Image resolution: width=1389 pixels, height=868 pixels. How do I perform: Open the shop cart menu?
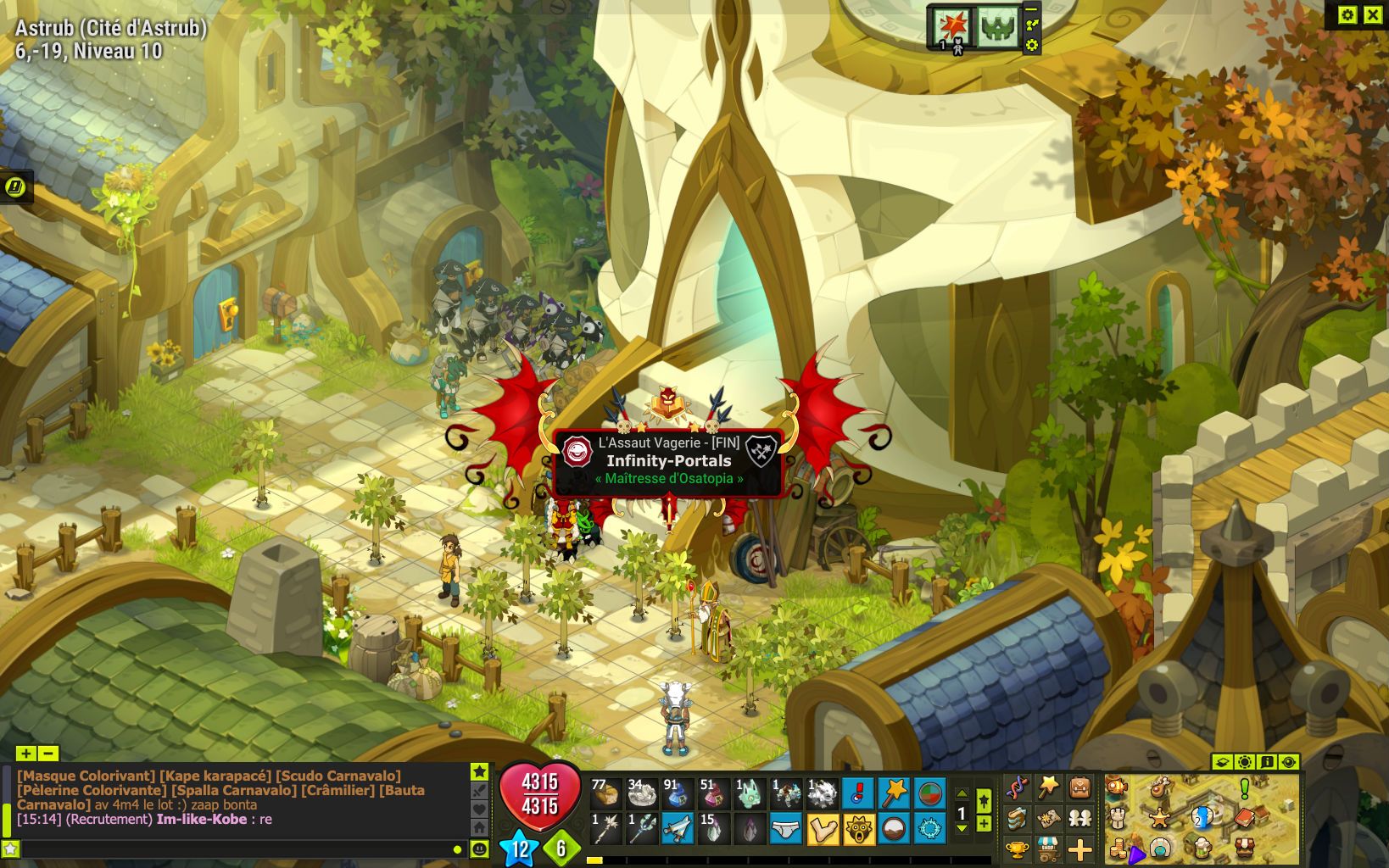pyautogui.click(x=1048, y=849)
